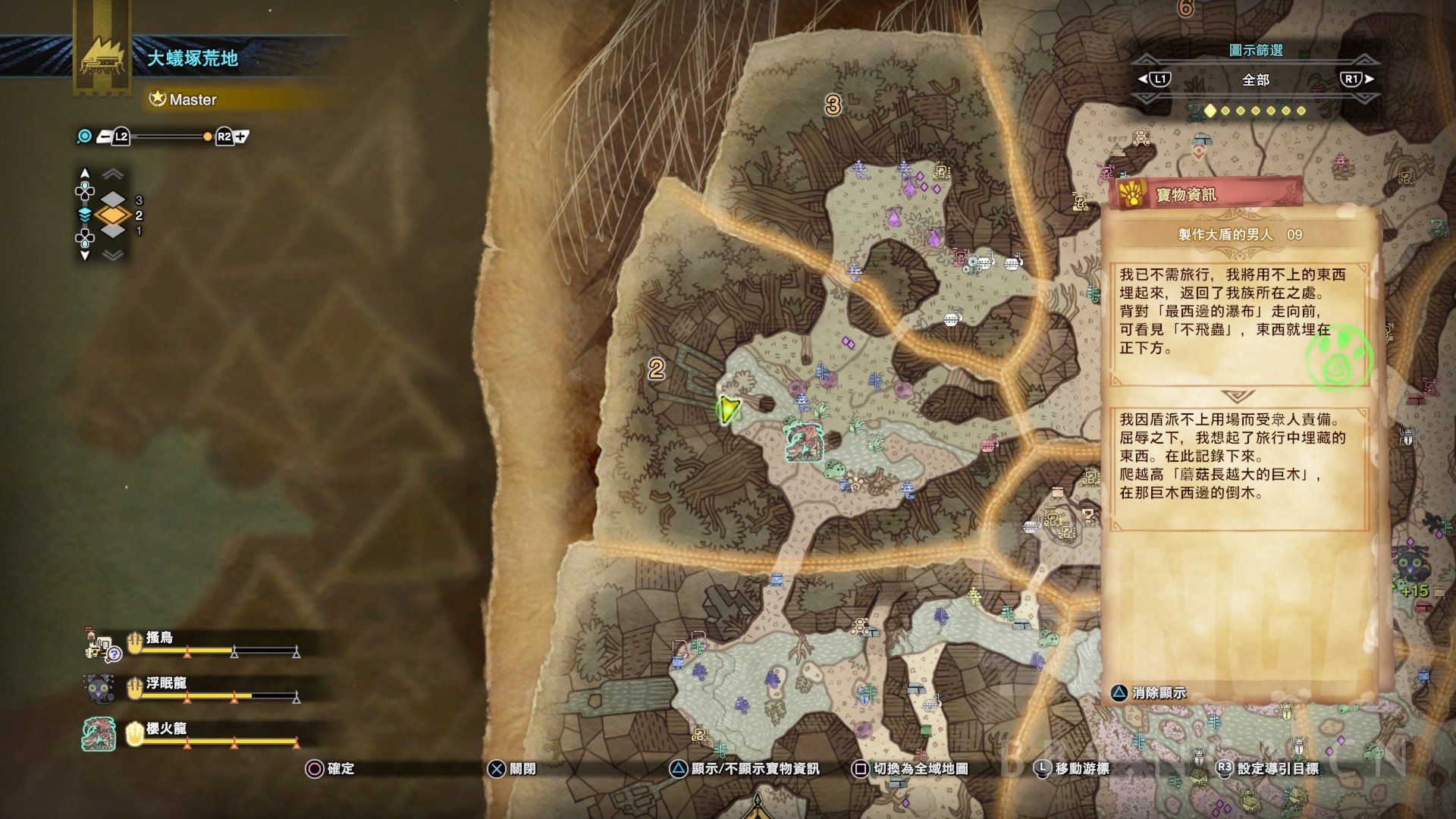Viewport: 1456px width, 819px height.
Task: Expand the arrow below the first treasure note
Action: coord(1239,397)
